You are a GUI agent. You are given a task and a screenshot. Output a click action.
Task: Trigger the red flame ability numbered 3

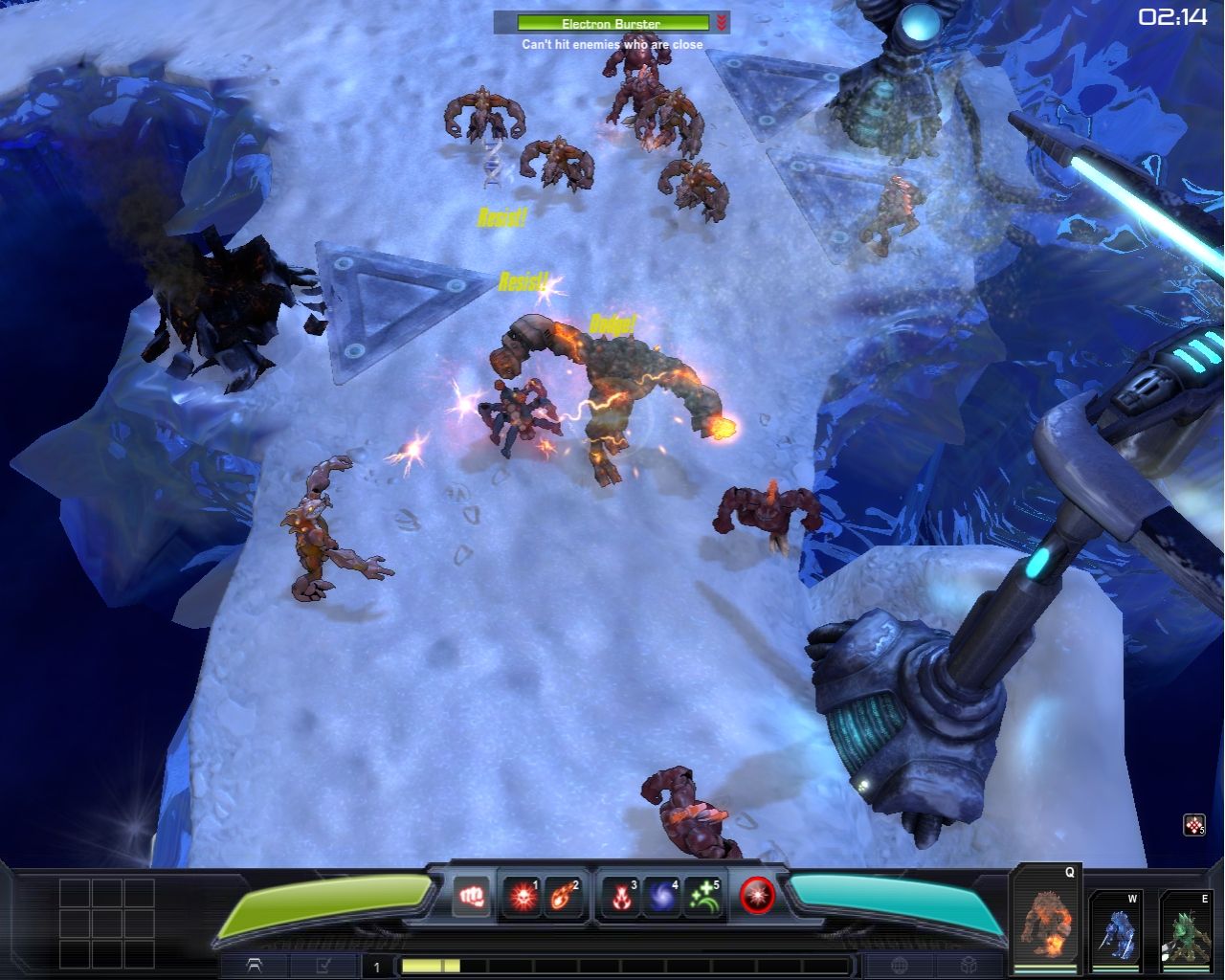pos(620,897)
